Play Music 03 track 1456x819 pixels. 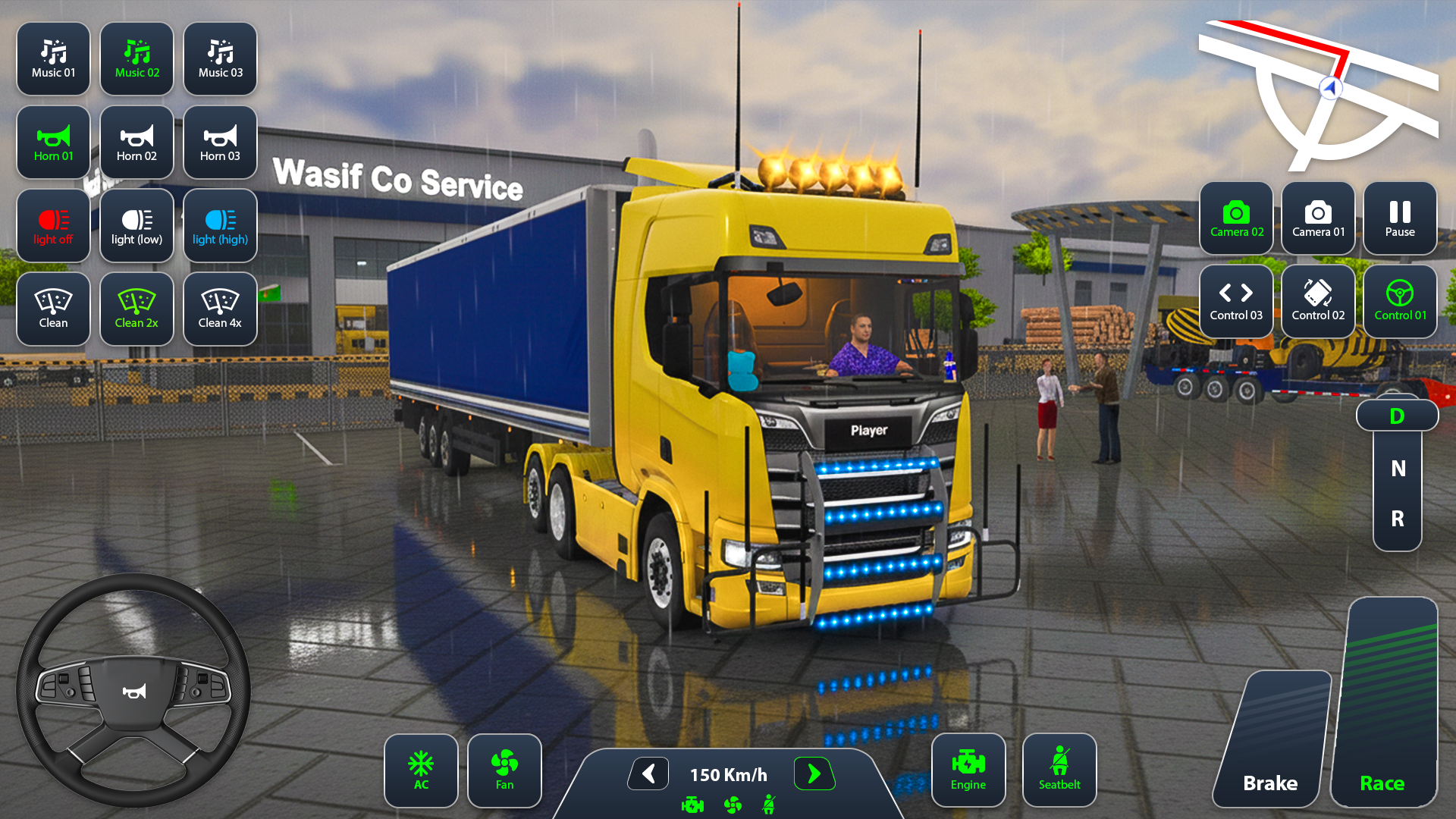[x=220, y=58]
